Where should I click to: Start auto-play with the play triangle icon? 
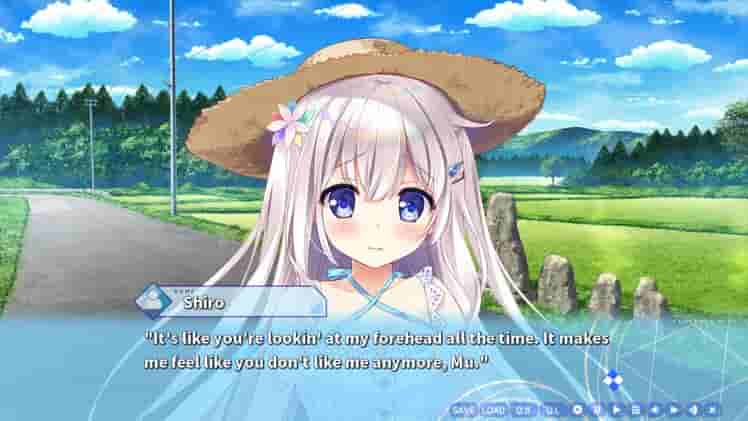pos(616,410)
